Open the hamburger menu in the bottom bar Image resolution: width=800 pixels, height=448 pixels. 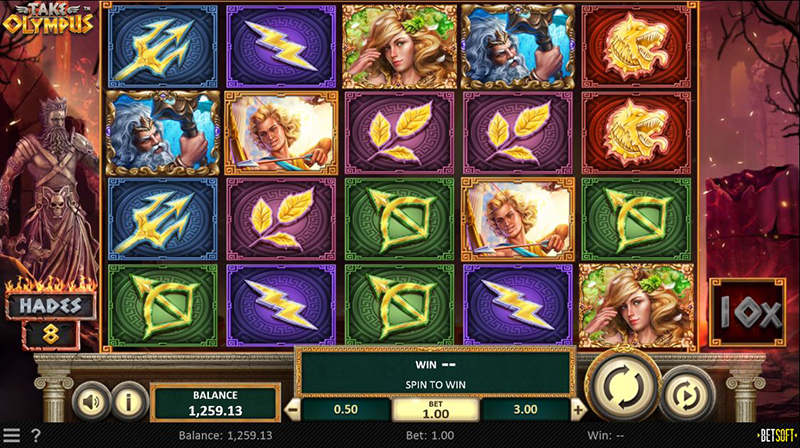pyautogui.click(x=12, y=436)
